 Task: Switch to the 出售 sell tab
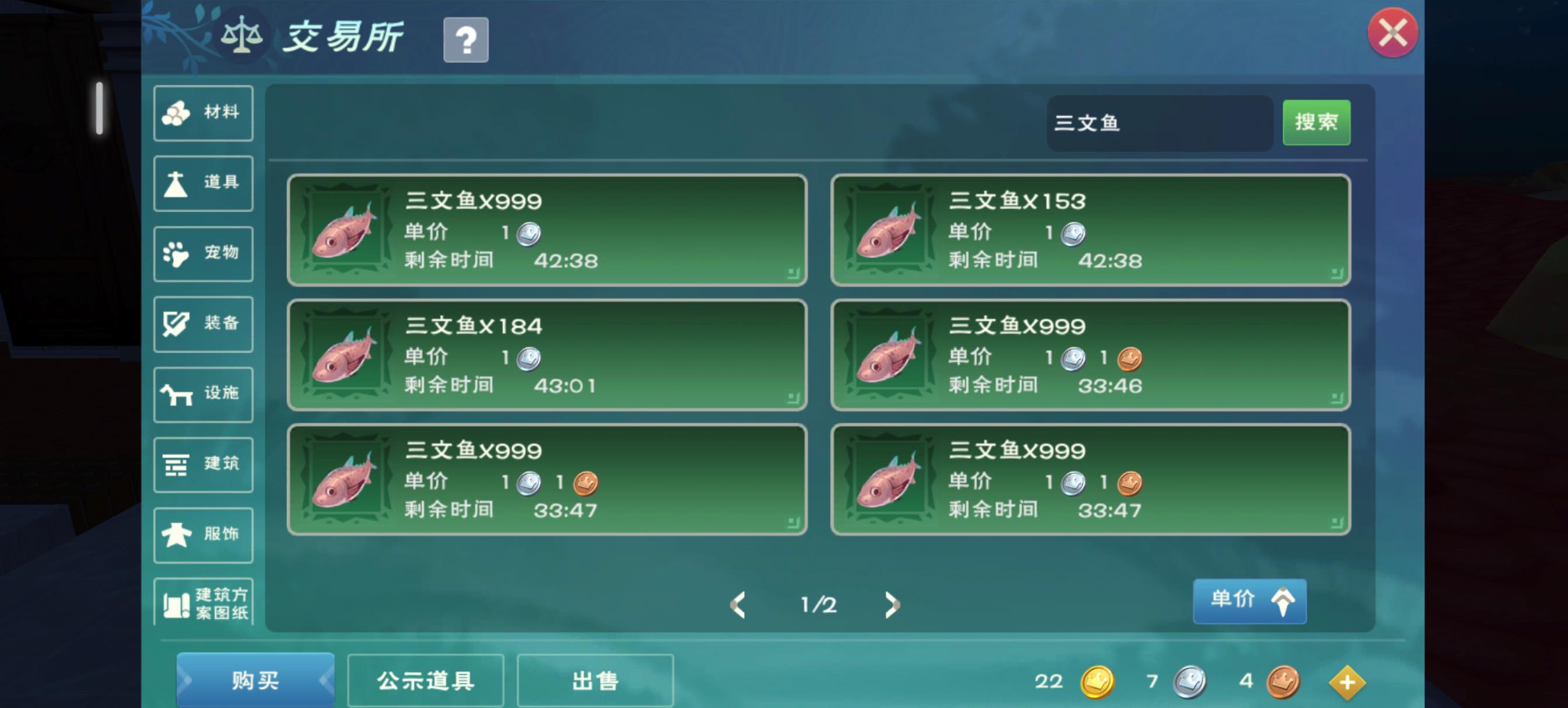pos(594,680)
